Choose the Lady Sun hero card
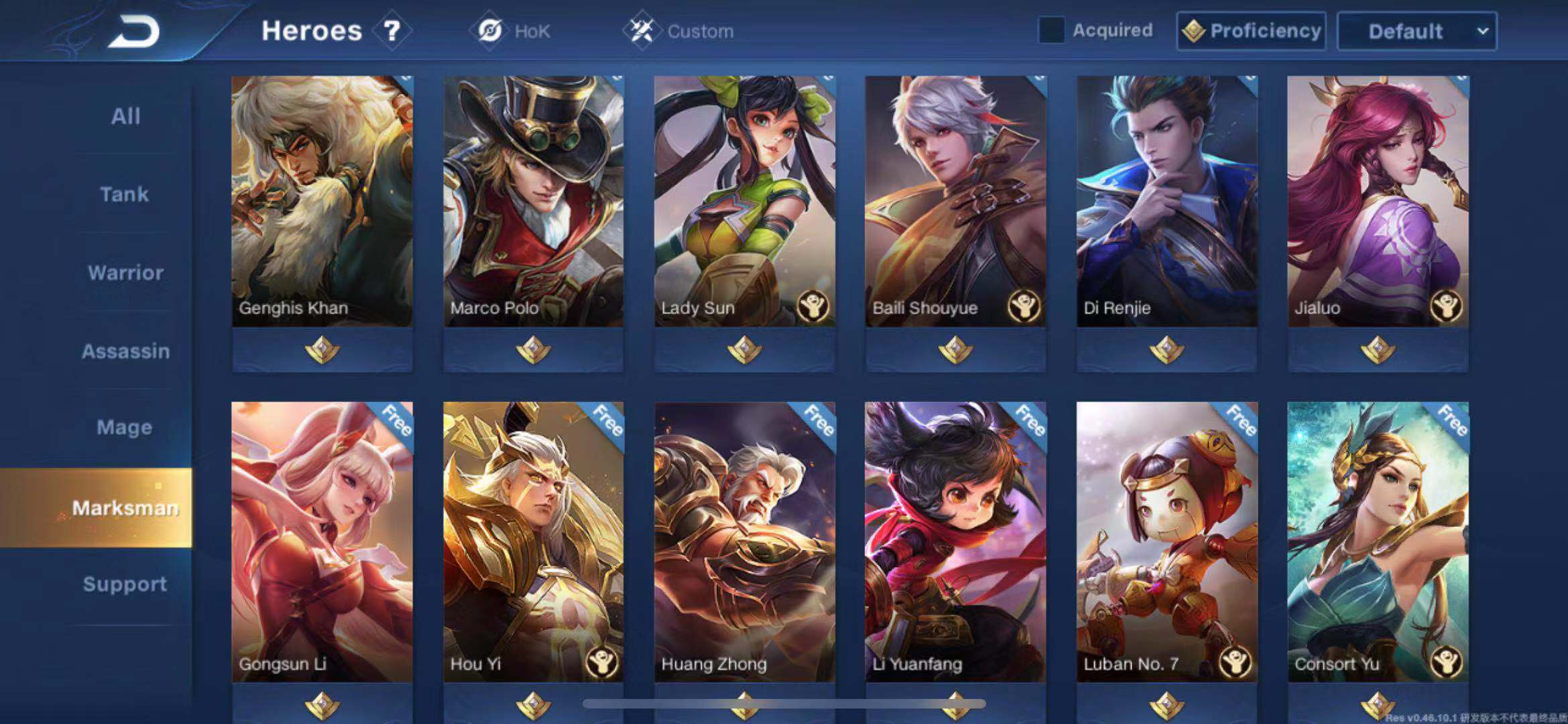 (744, 201)
